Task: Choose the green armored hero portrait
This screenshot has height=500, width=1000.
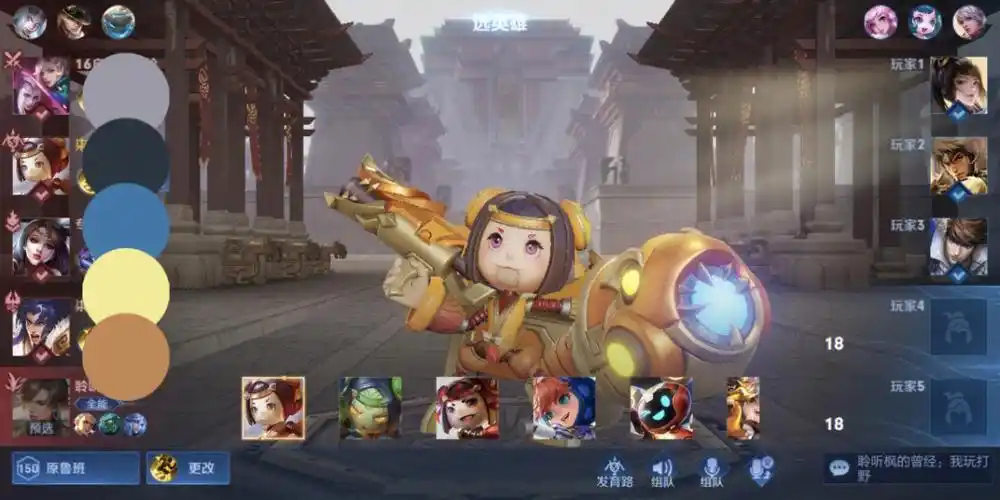Action: click(370, 408)
